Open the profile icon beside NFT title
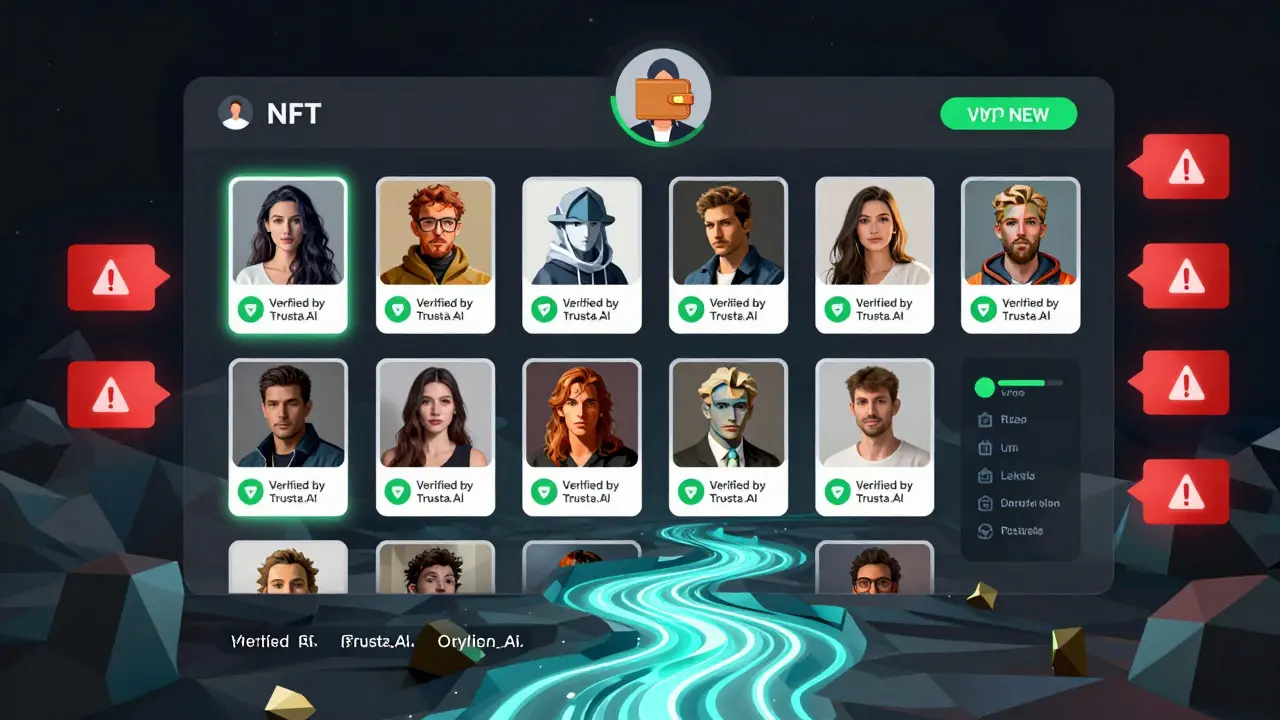This screenshot has width=1280, height=720. click(x=235, y=113)
